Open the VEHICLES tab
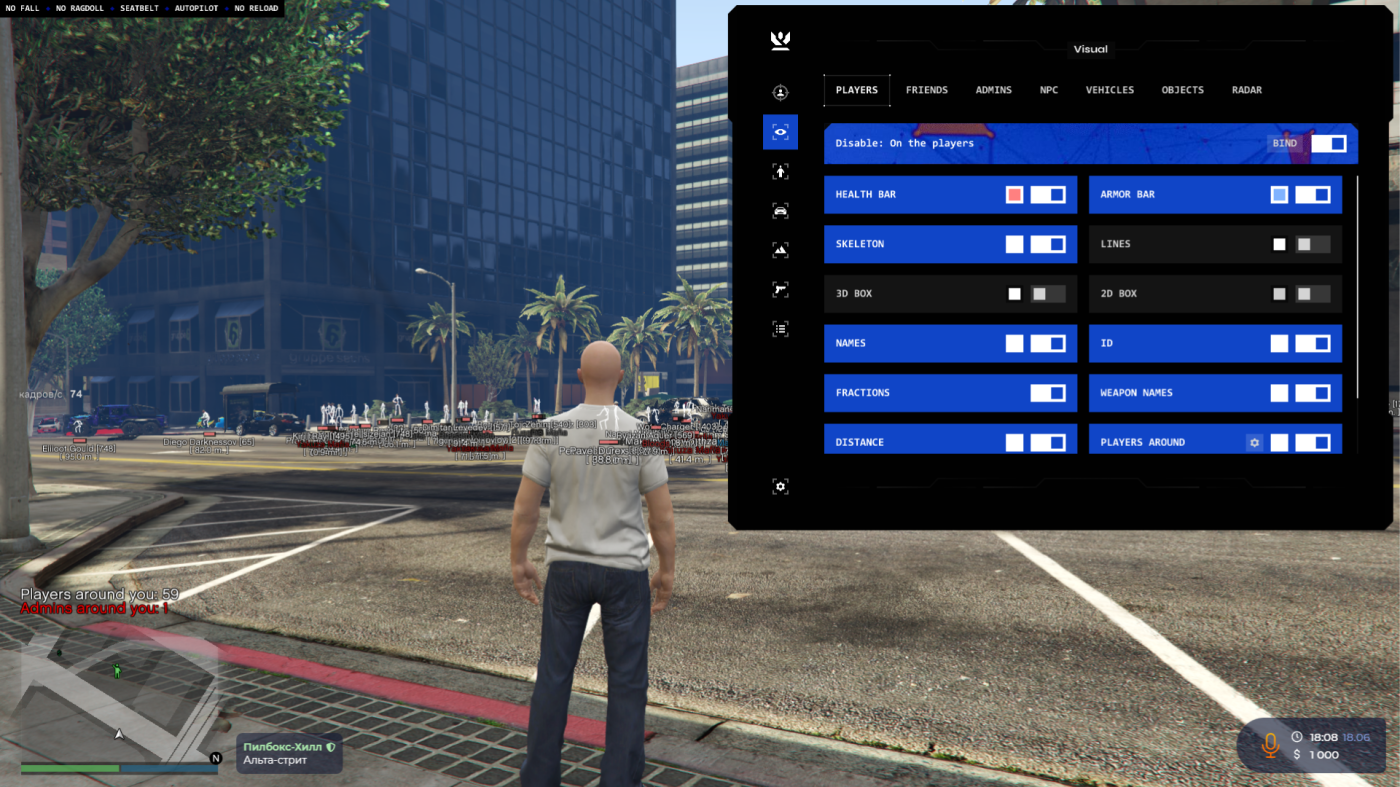Image resolution: width=1400 pixels, height=787 pixels. (x=1110, y=89)
